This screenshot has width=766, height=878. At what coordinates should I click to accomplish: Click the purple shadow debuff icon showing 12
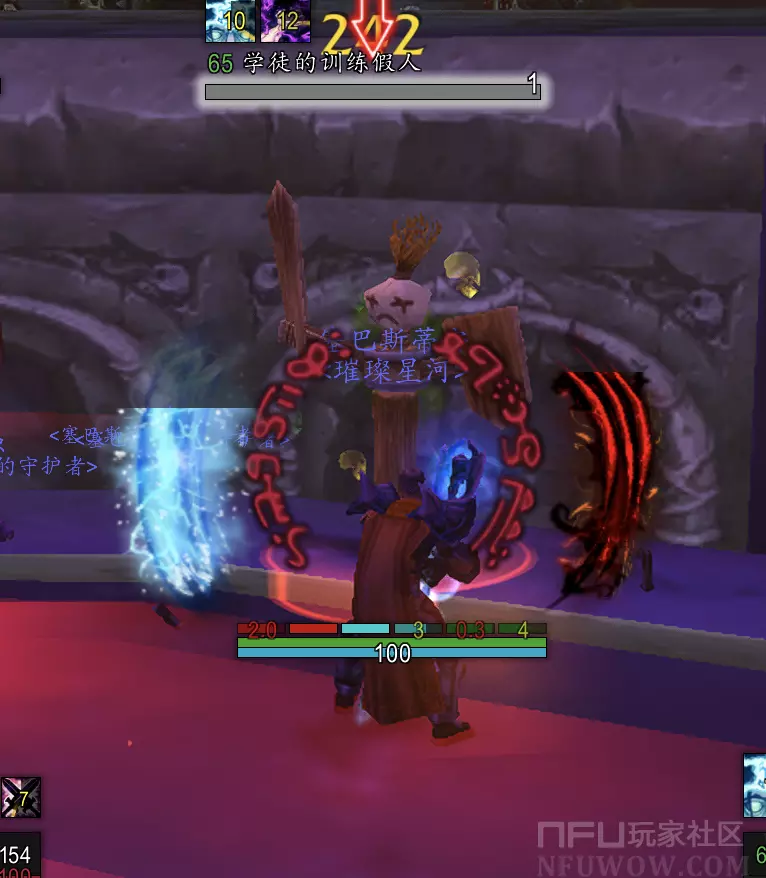284,20
